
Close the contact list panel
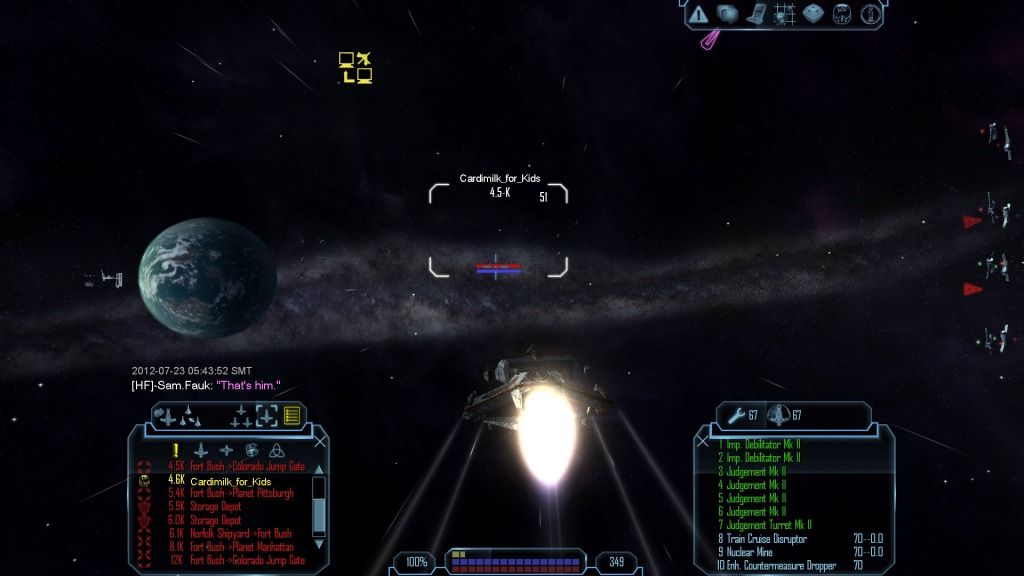click(x=320, y=440)
